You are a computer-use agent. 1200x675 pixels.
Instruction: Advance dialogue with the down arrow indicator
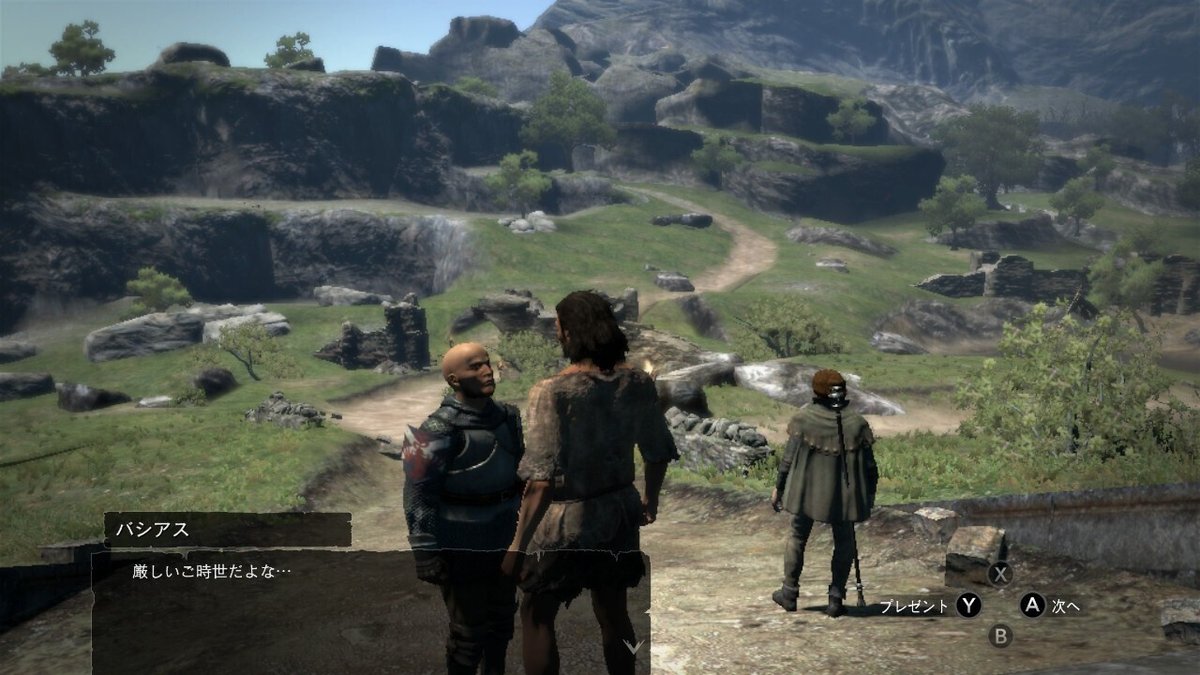633,647
